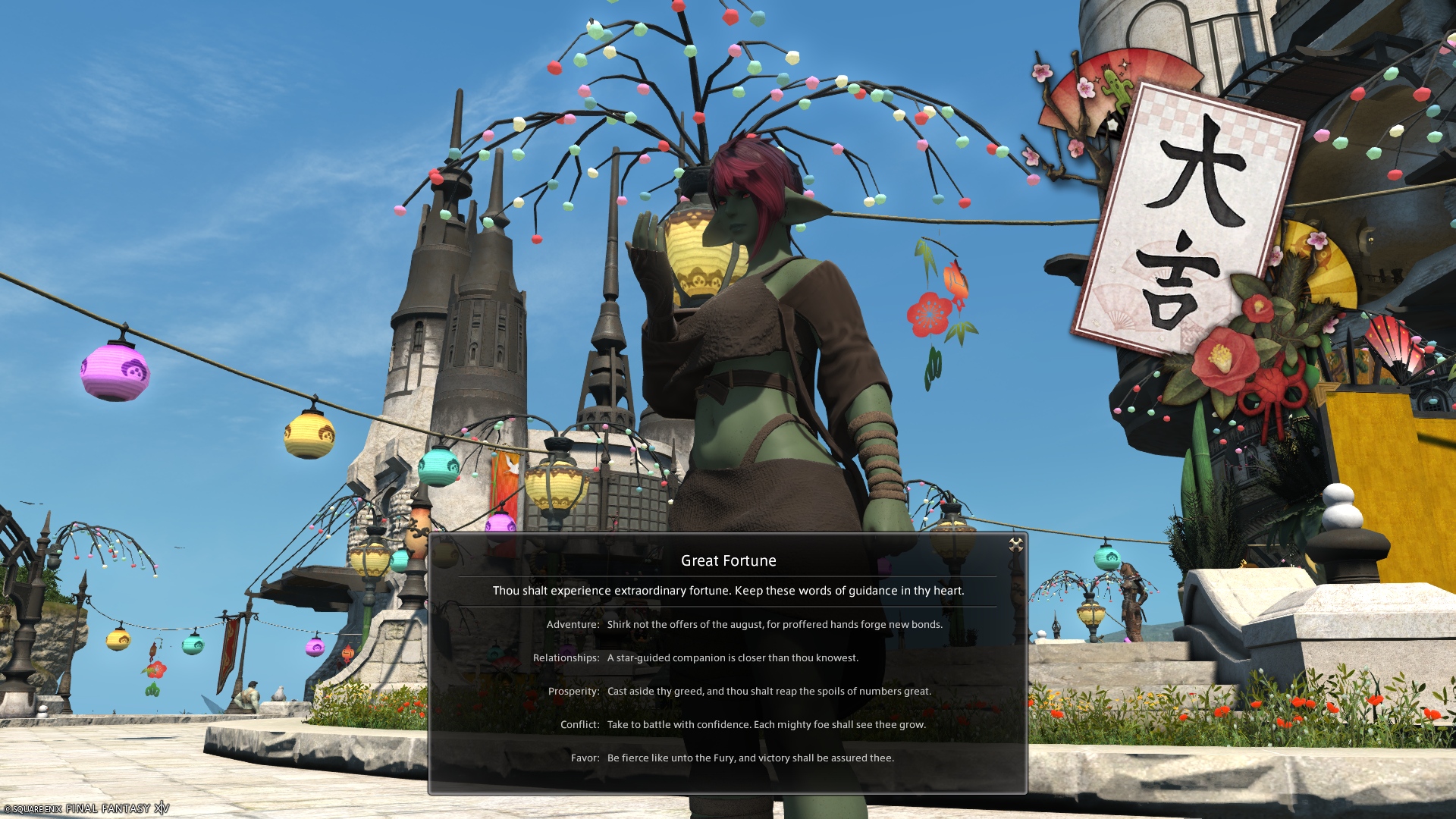Close the Great Fortune window
1456x819 pixels.
[x=1015, y=544]
